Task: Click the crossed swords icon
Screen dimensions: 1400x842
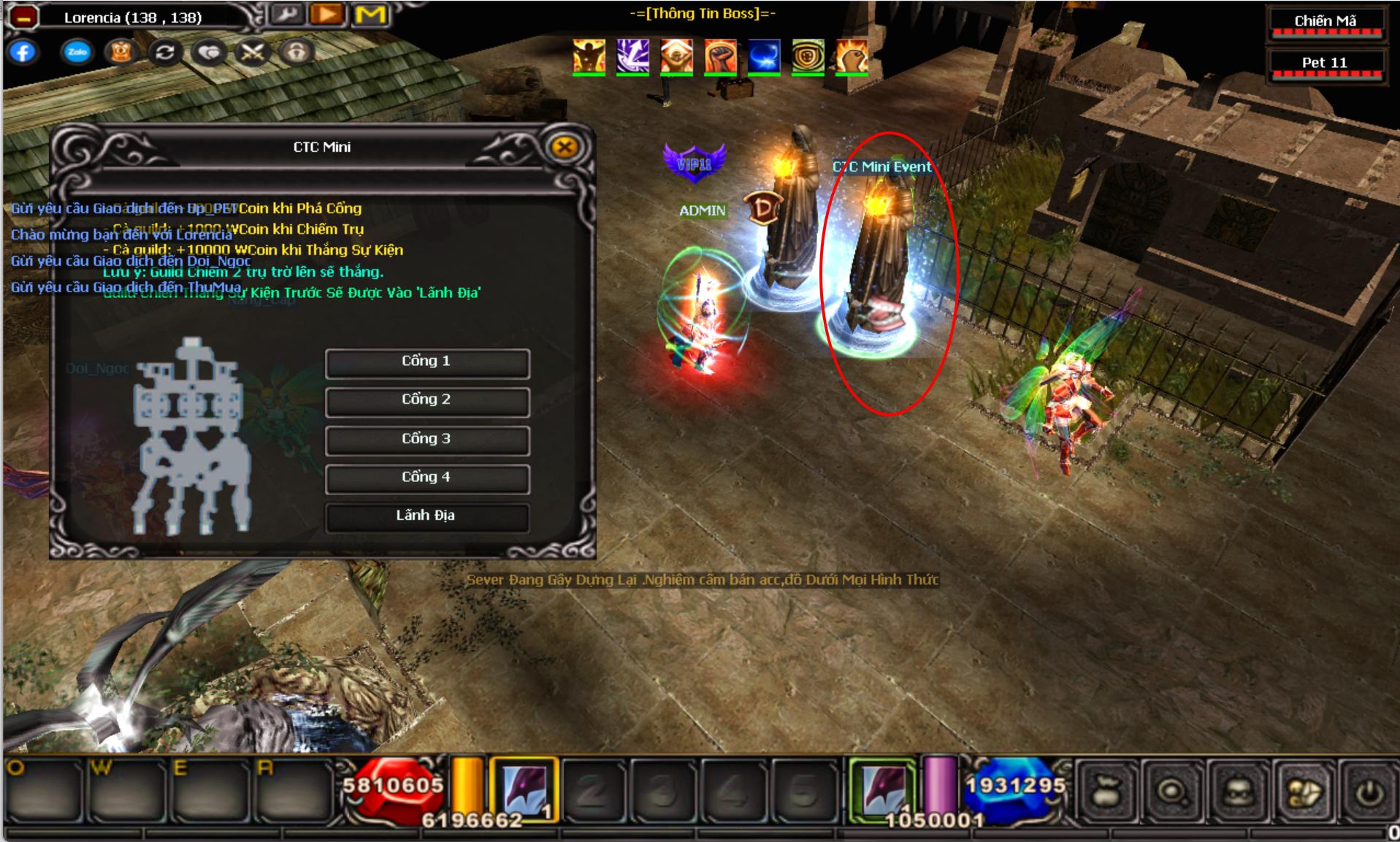Action: [x=253, y=53]
